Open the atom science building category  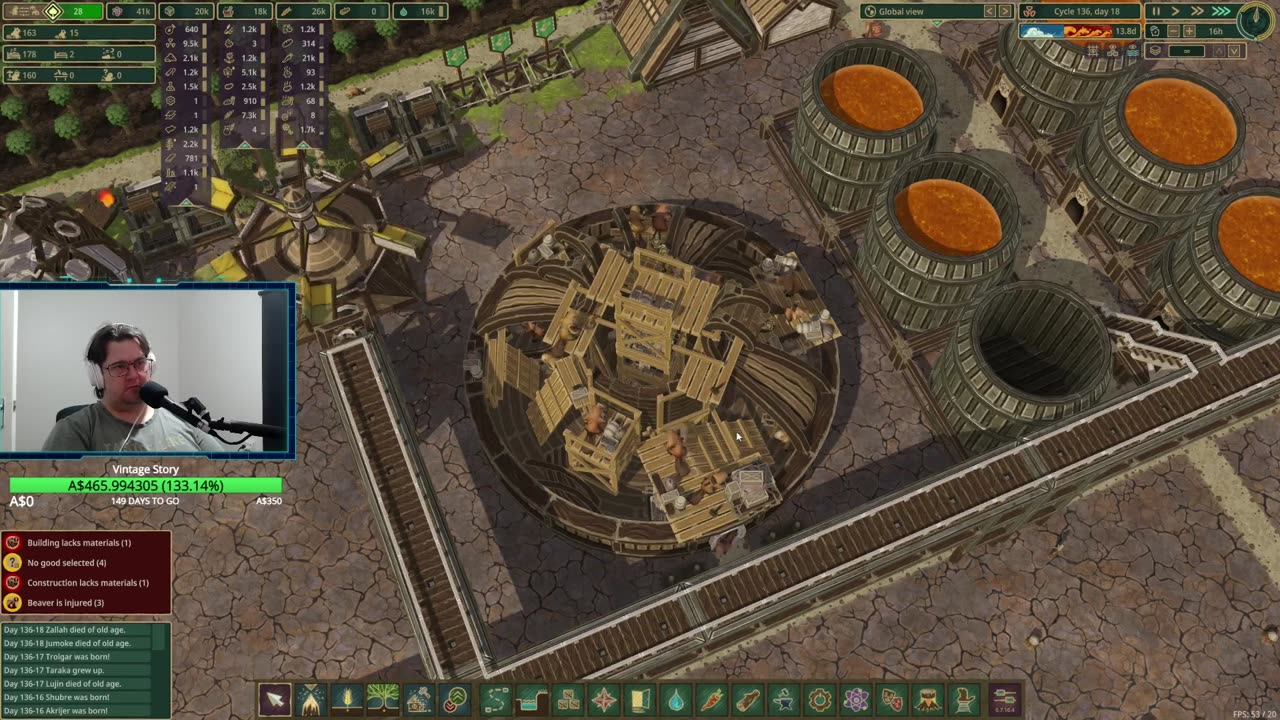(x=856, y=698)
